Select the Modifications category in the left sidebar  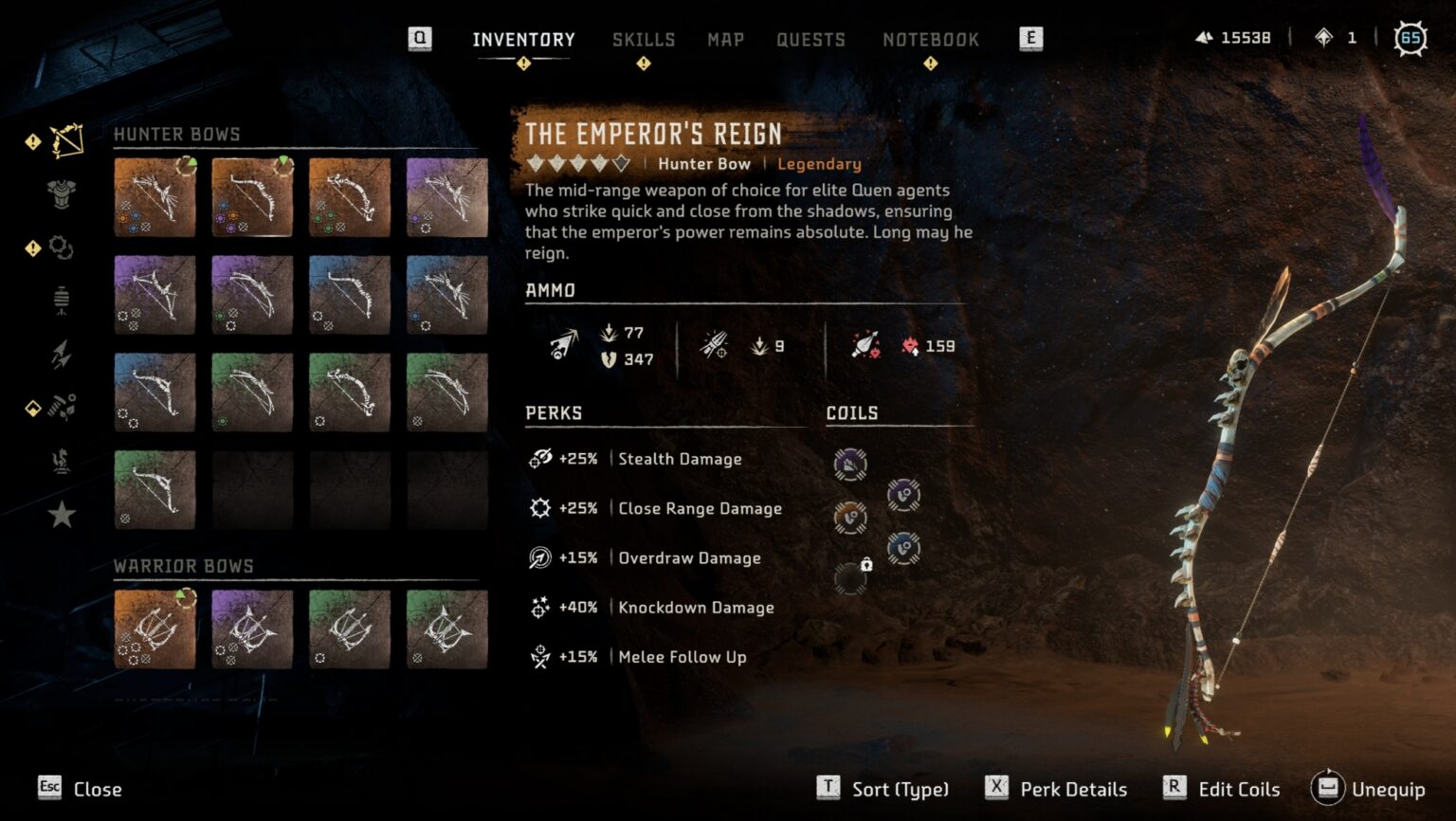click(x=59, y=248)
